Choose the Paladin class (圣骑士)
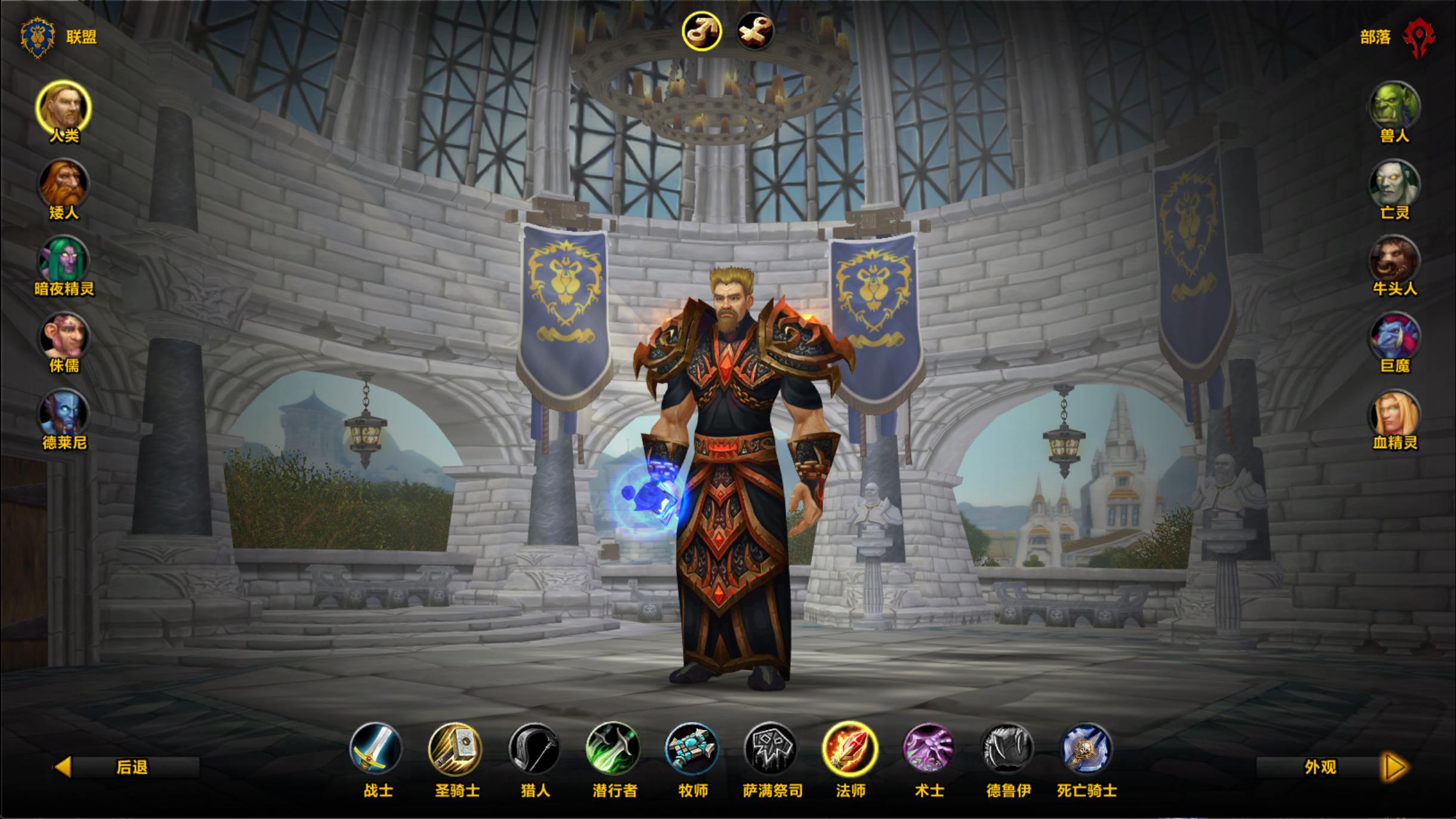This screenshot has height=819, width=1456. [455, 749]
